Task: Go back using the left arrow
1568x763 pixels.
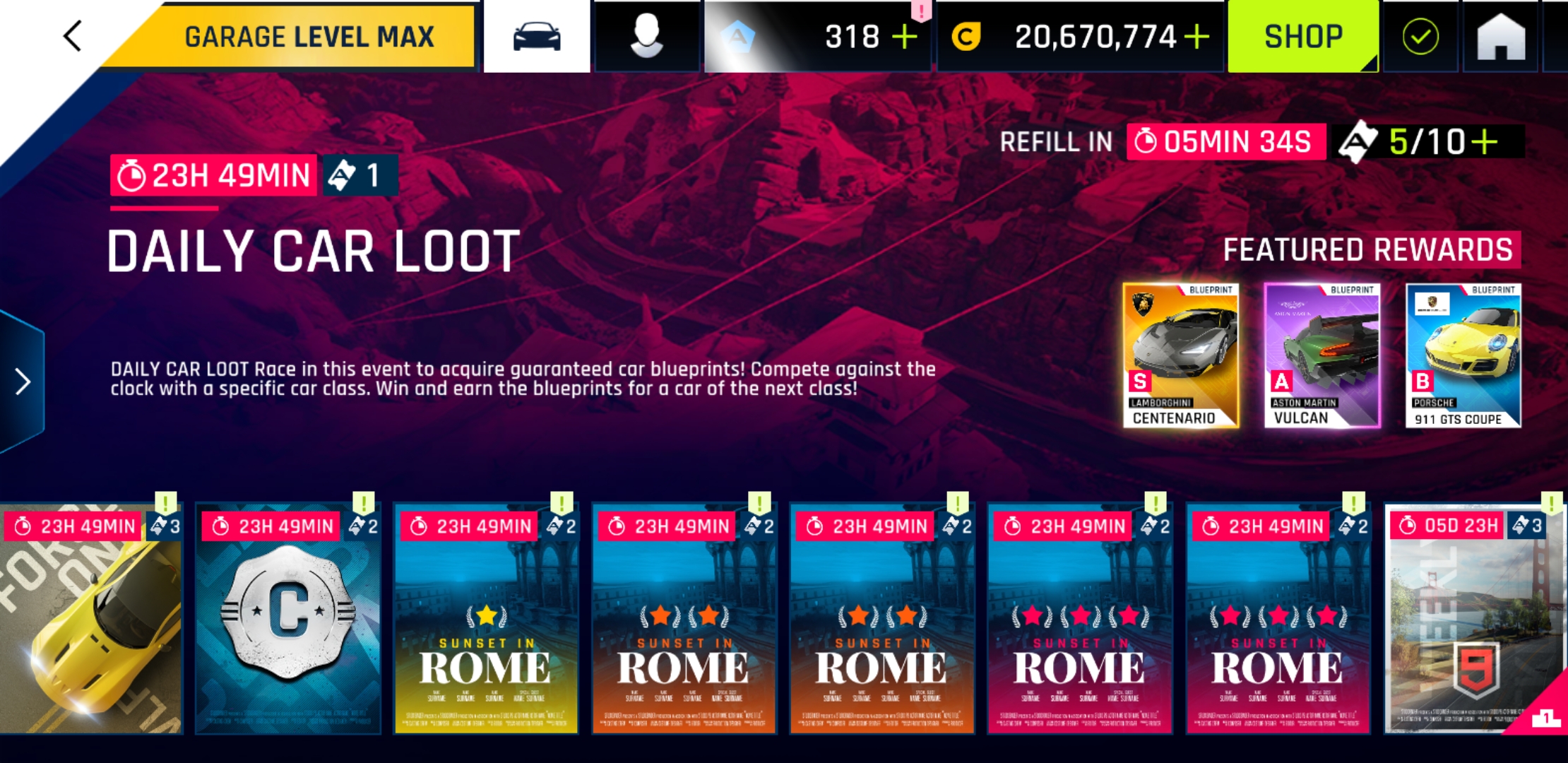Action: [x=71, y=35]
